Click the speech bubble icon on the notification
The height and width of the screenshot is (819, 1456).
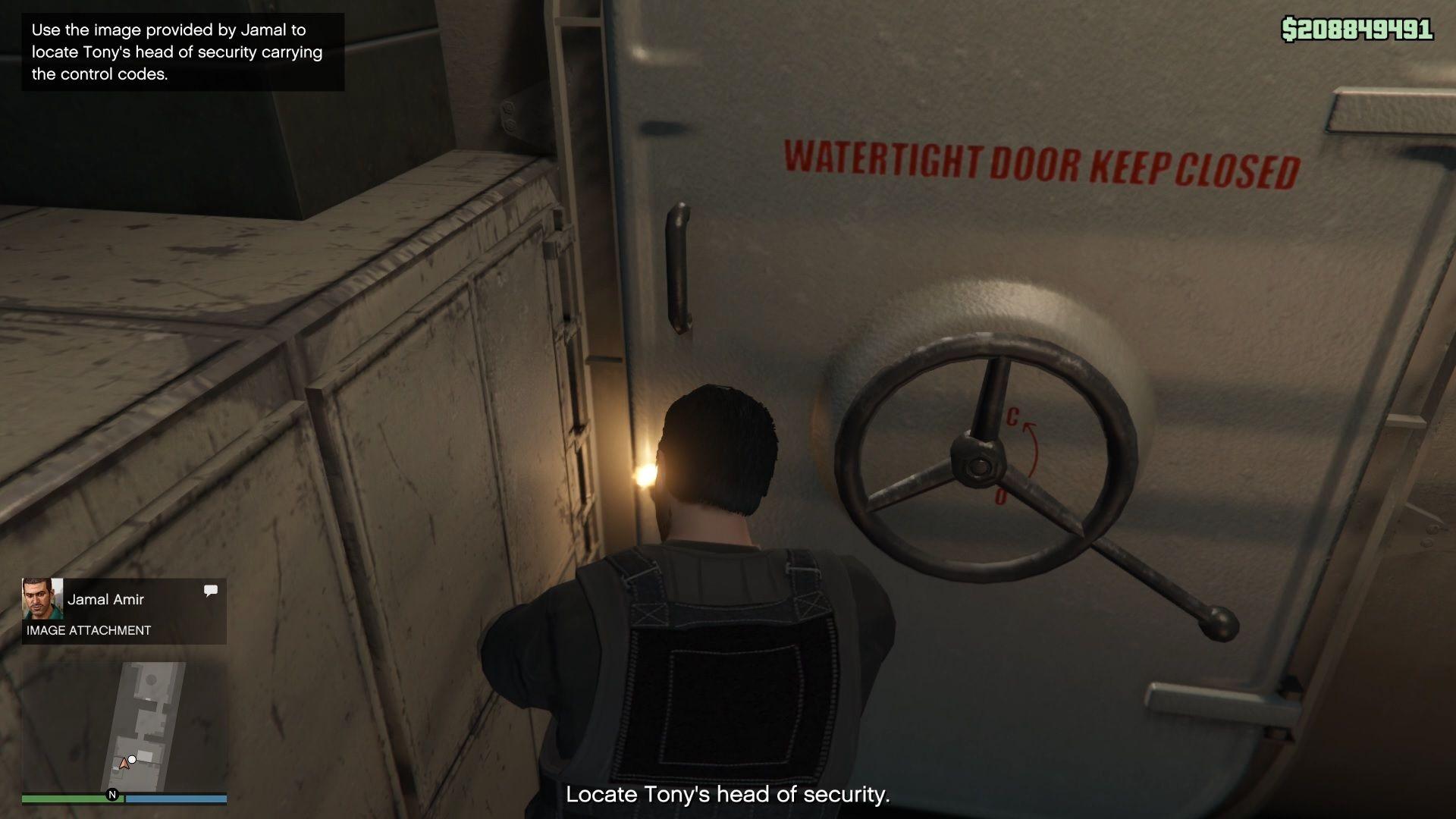pyautogui.click(x=211, y=590)
